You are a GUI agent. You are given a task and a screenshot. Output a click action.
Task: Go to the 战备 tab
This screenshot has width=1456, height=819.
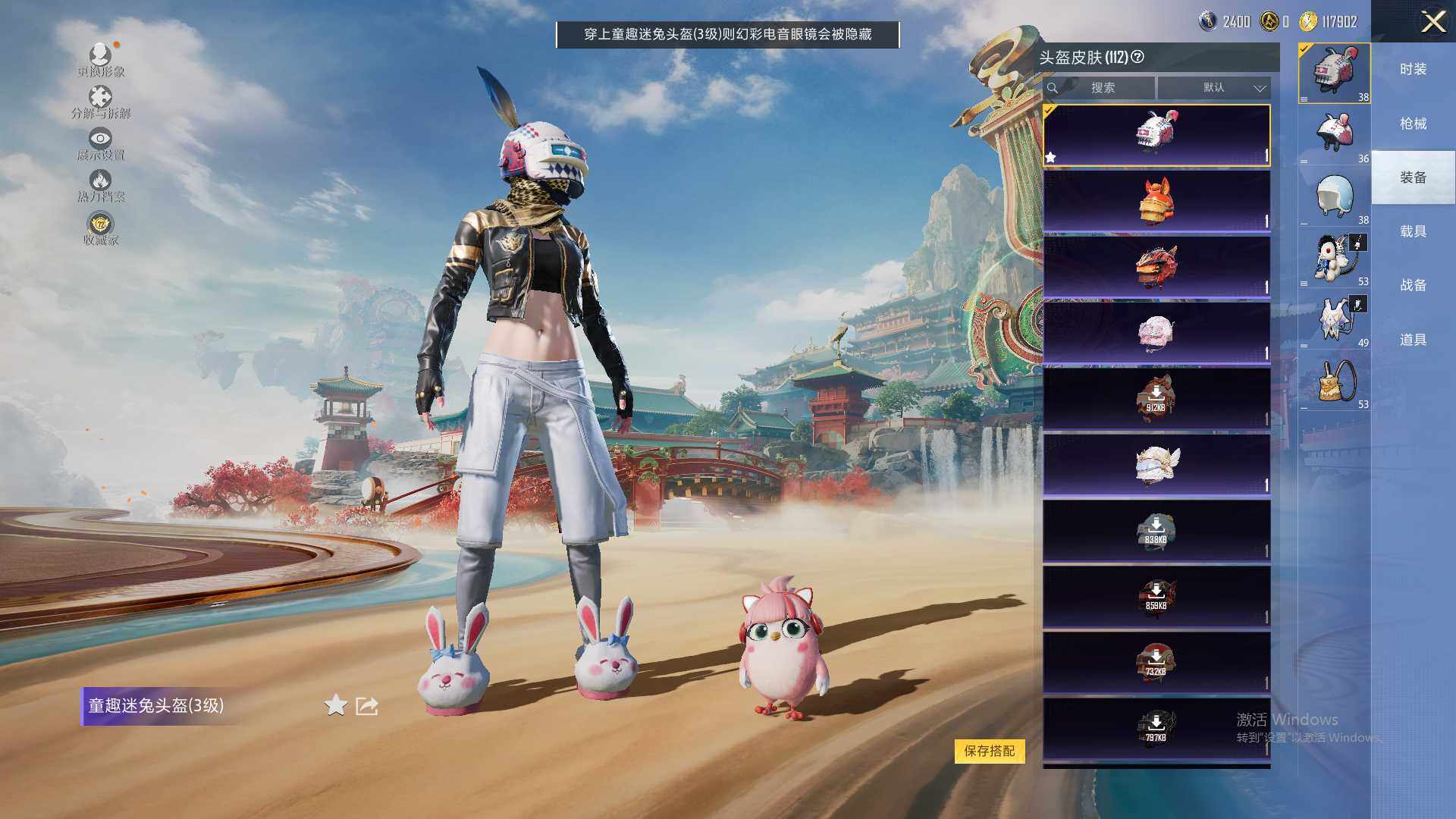(x=1413, y=285)
